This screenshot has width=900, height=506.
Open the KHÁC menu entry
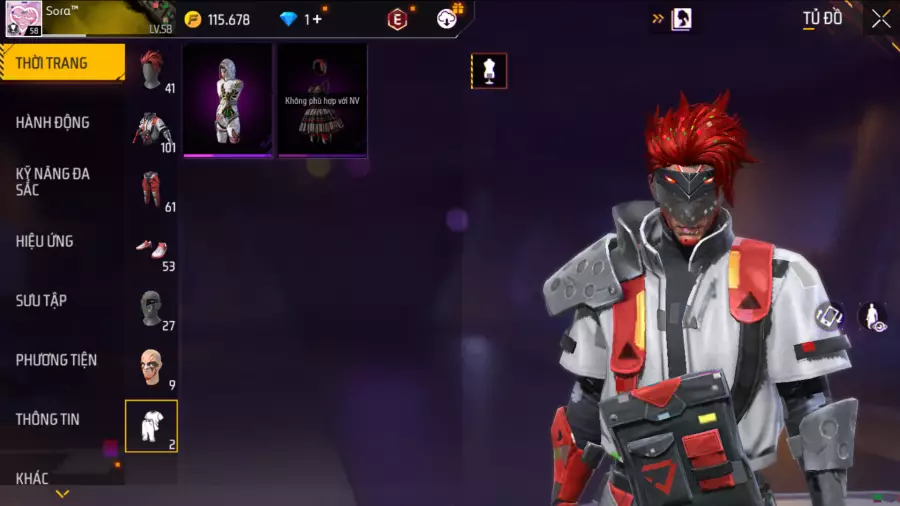click(x=32, y=478)
